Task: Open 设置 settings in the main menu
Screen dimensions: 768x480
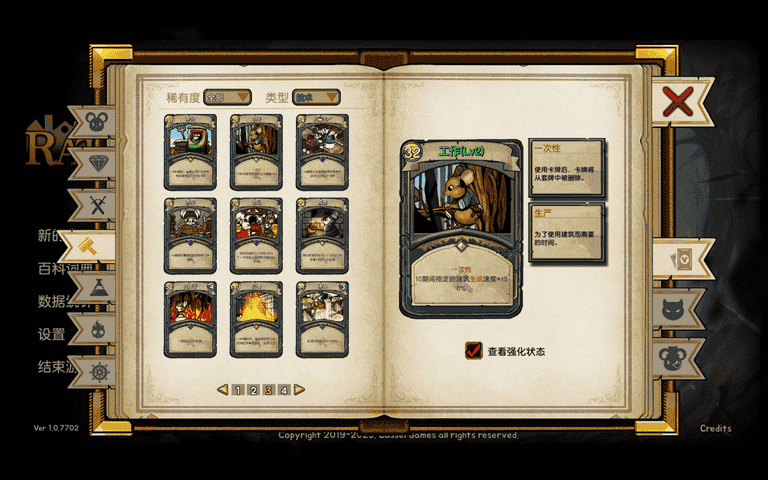Action: click(51, 334)
